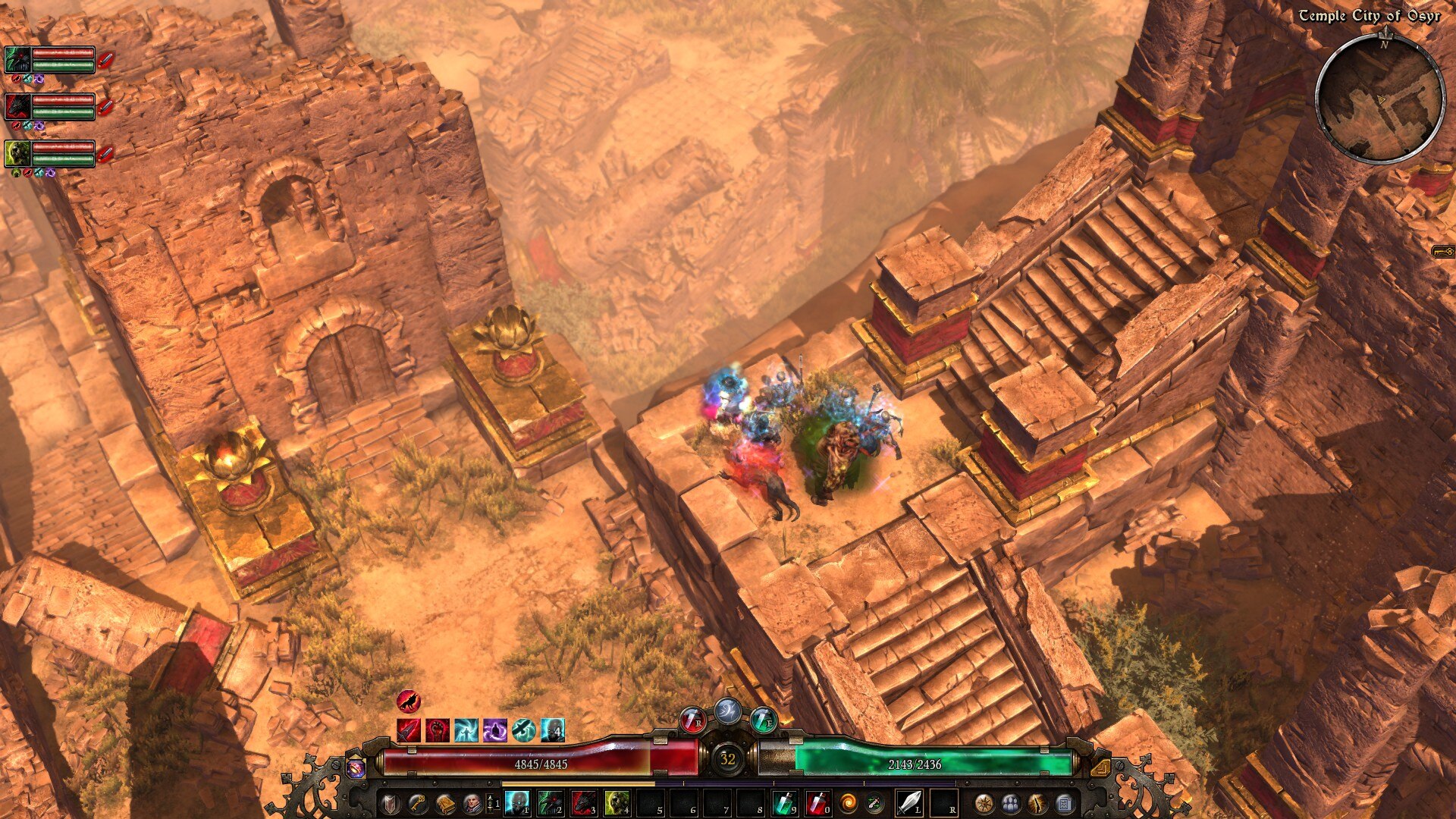
Task: Click the golden key icon on right edge
Action: (x=1442, y=251)
